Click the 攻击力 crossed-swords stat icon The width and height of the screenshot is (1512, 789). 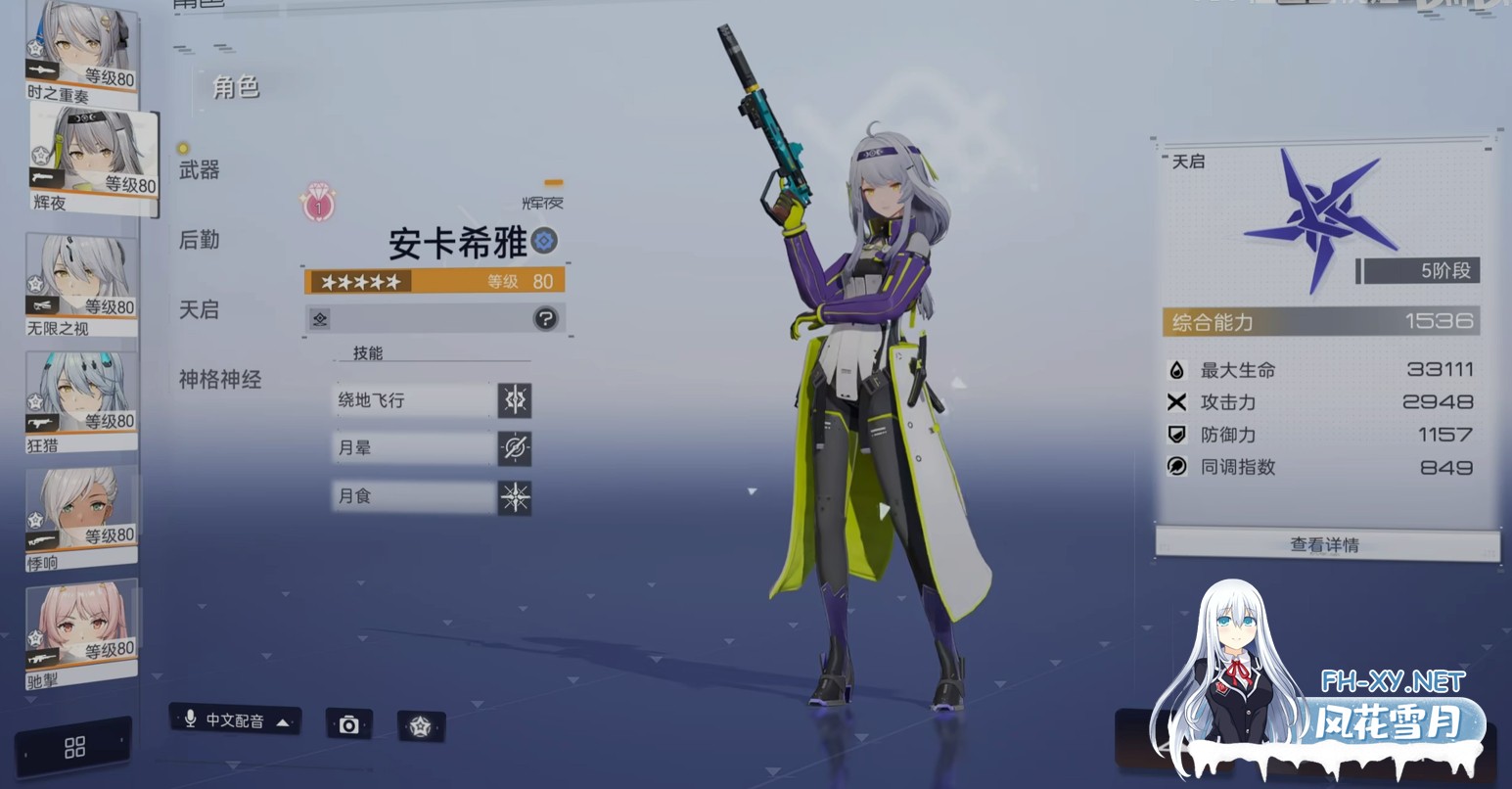1173,402
